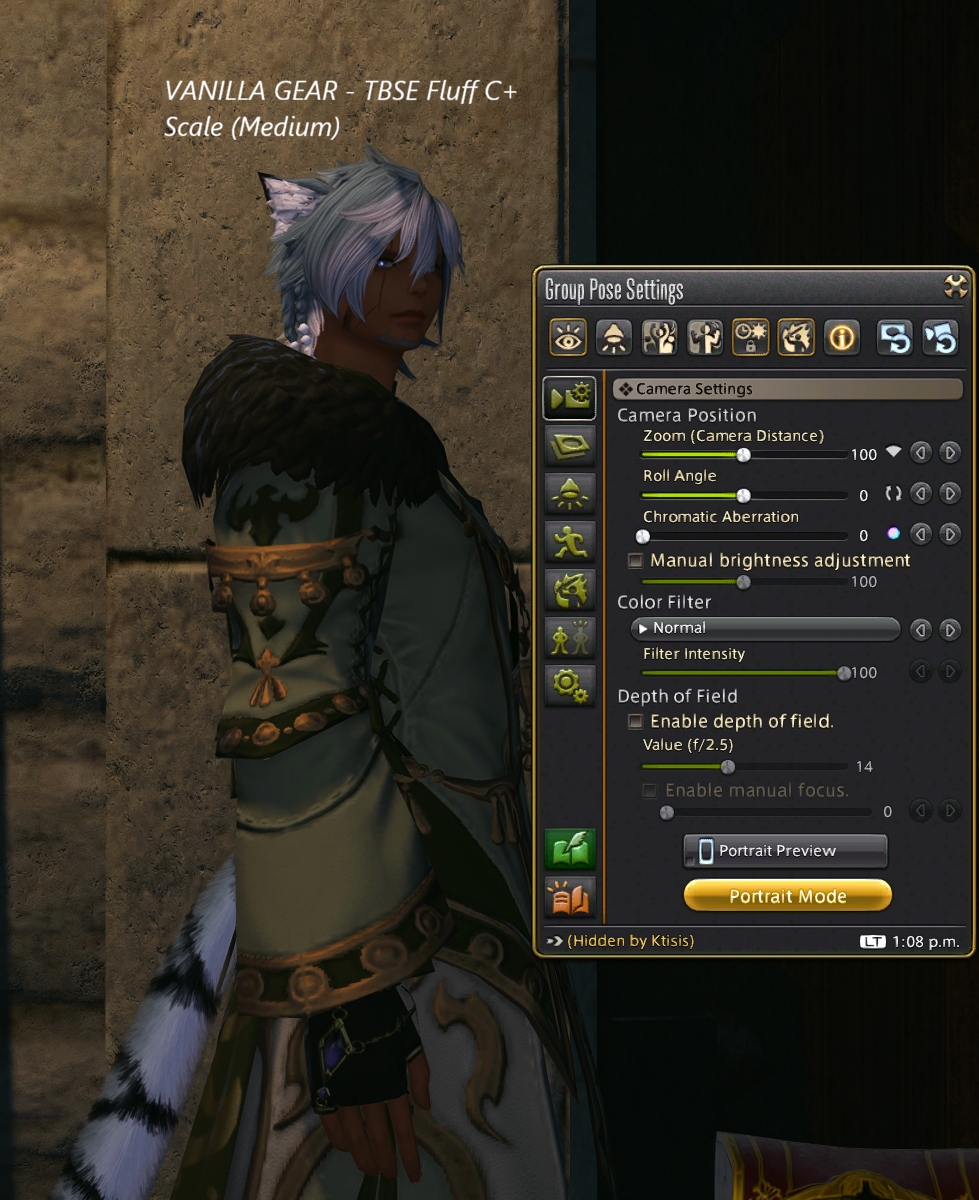The height and width of the screenshot is (1200, 979).
Task: Set the Chromatic Aberration slider
Action: (644, 536)
